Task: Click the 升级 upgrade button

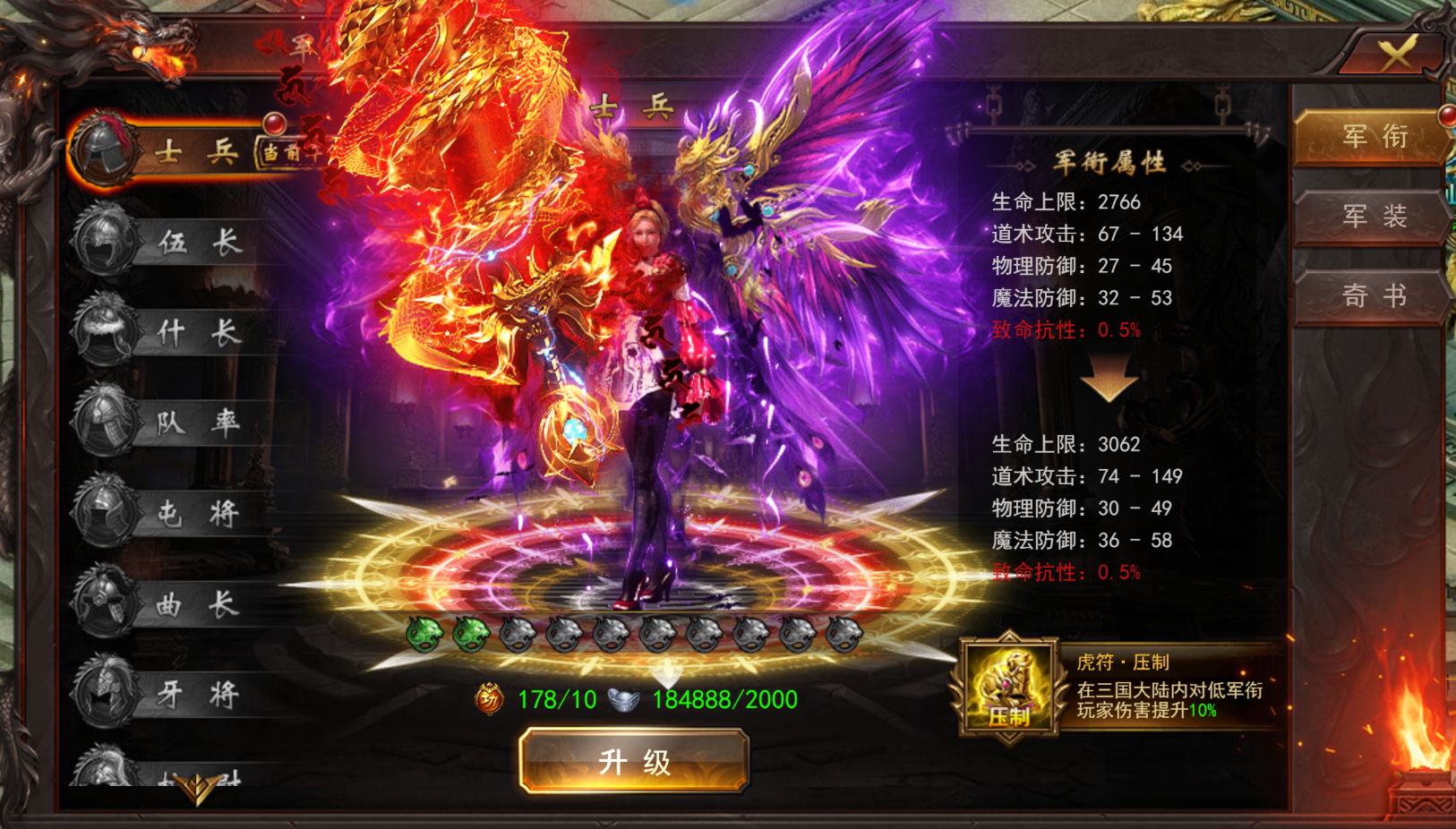Action: click(x=634, y=761)
